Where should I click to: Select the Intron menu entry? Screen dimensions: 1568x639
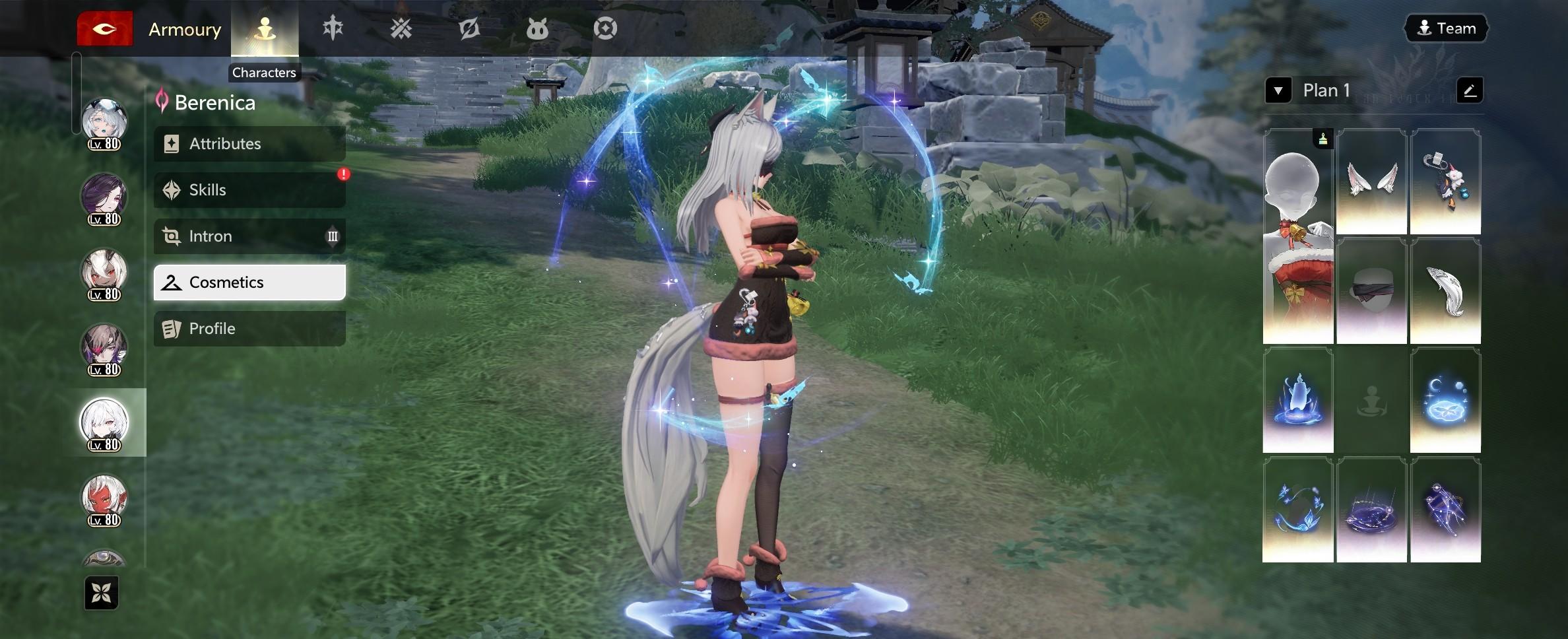(x=249, y=236)
